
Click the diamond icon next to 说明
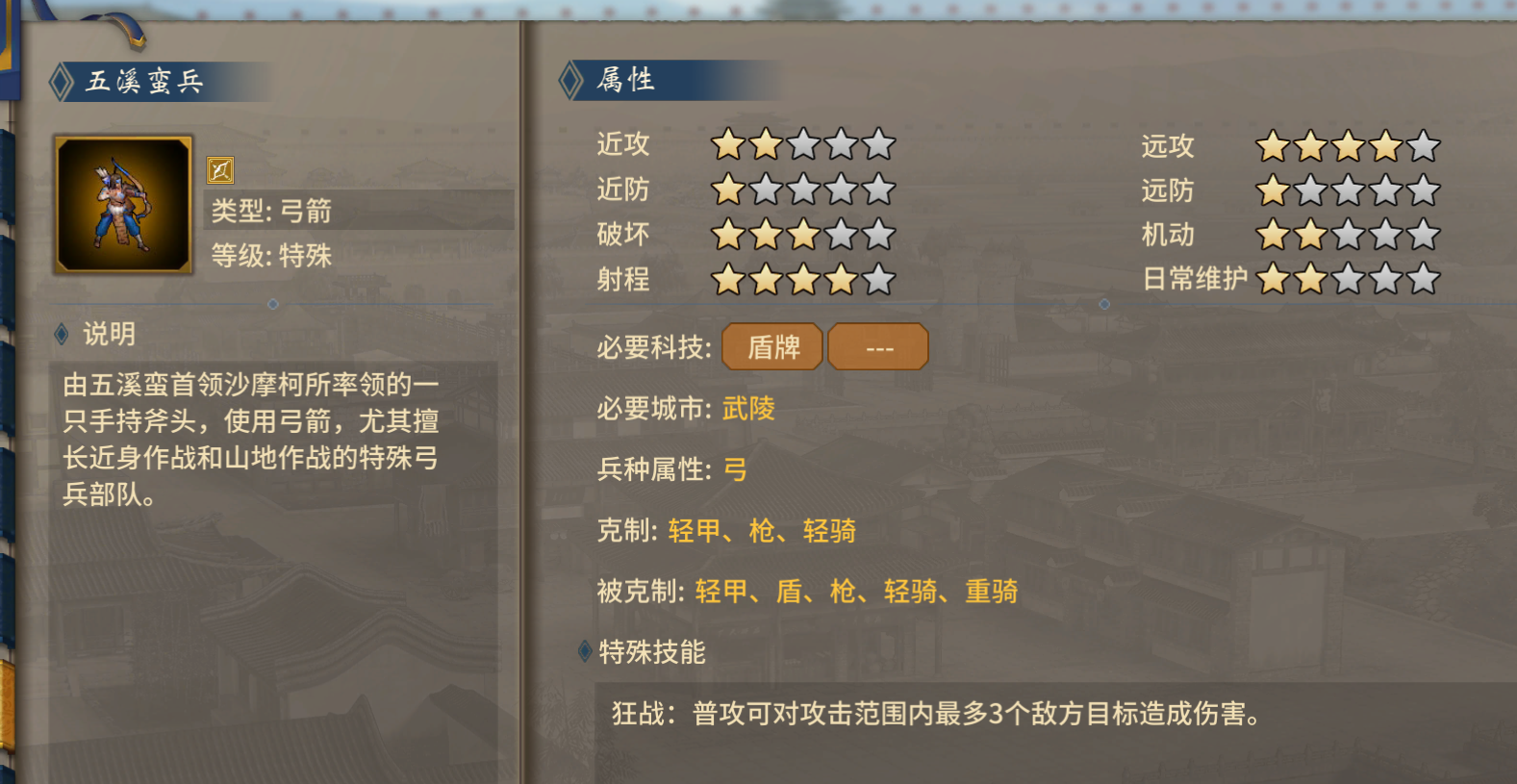pyautogui.click(x=61, y=334)
